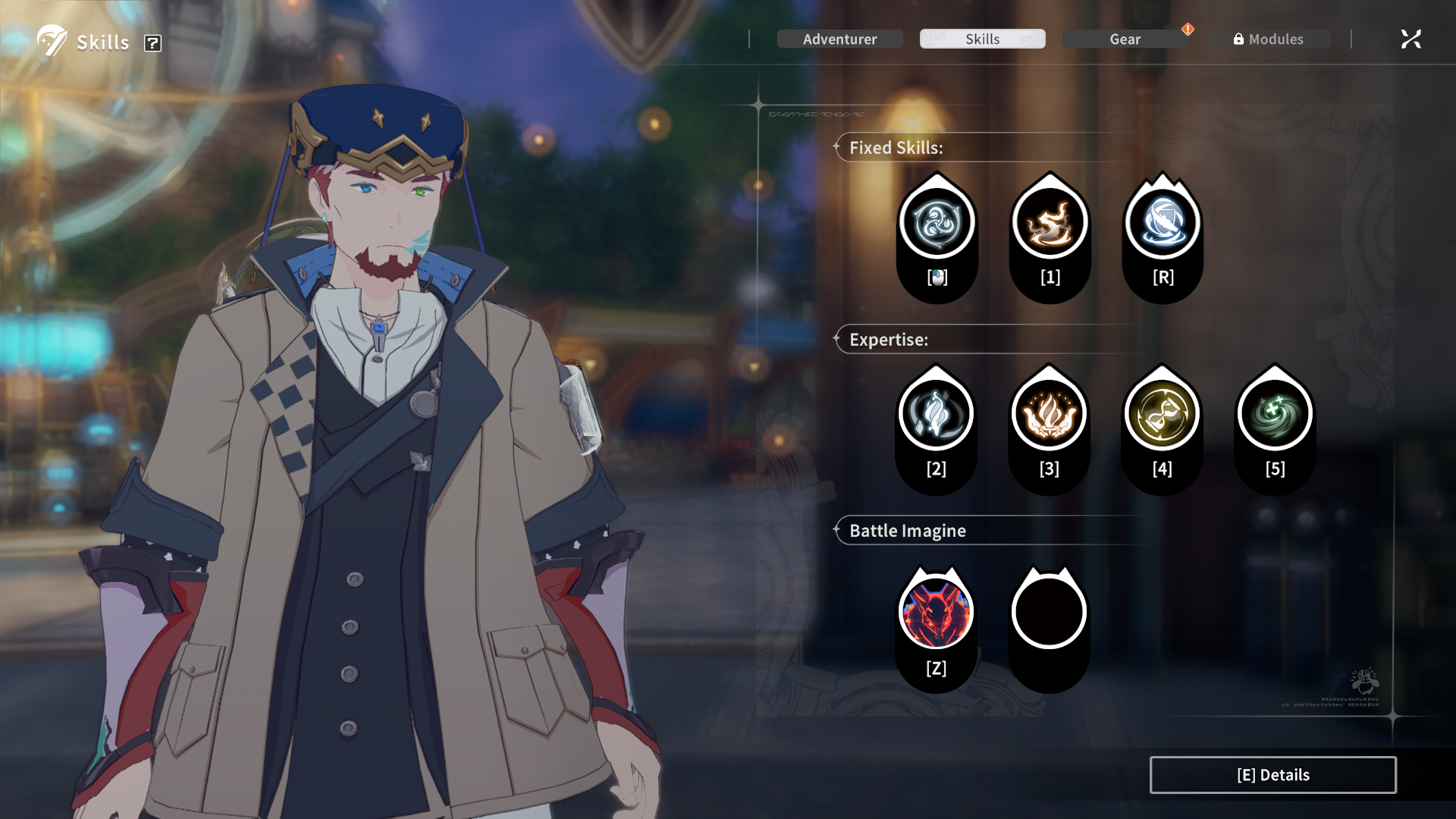
Task: Choose the ice crystal expertise skill
Action: pos(936,415)
